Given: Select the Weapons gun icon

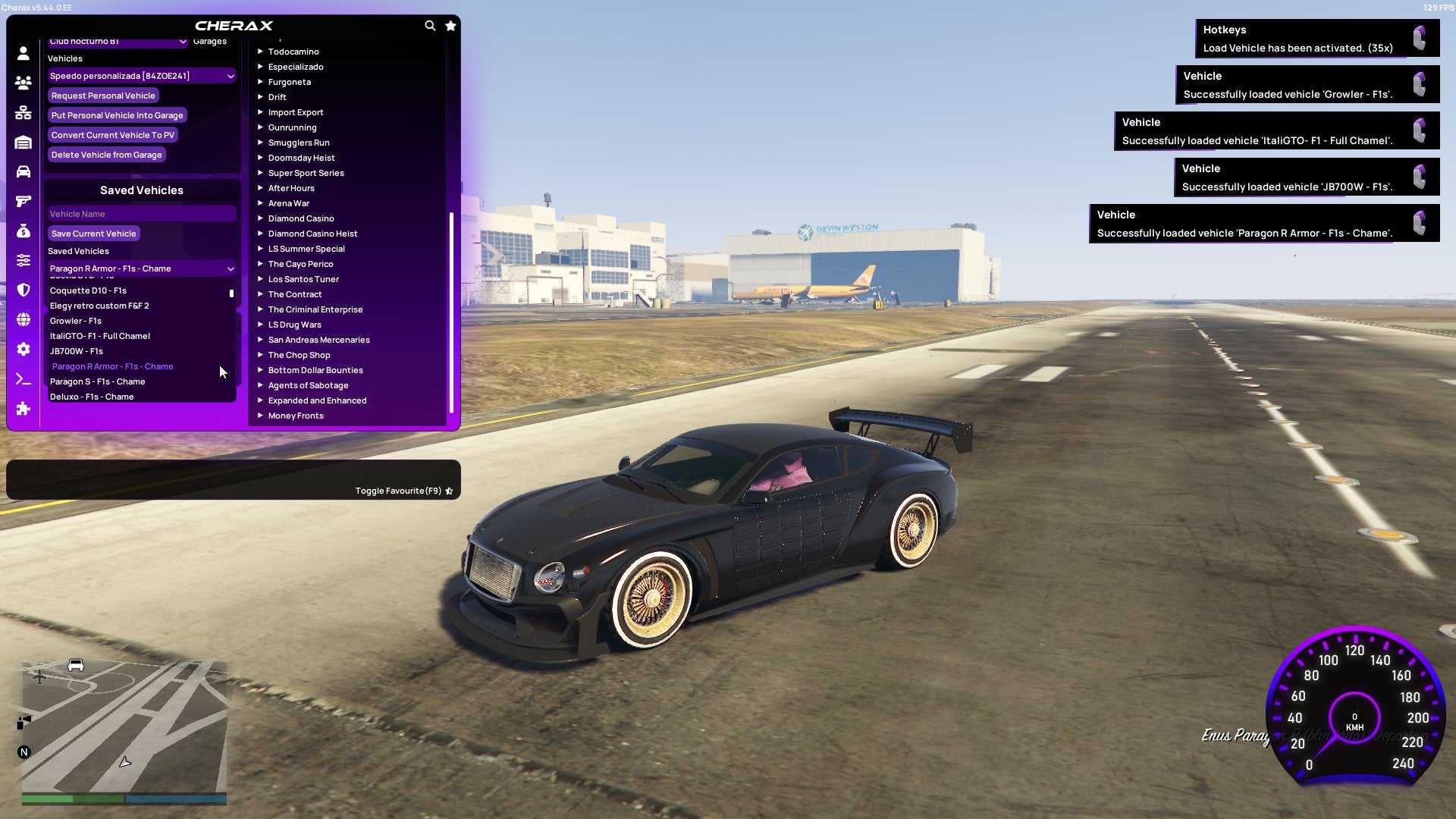Looking at the screenshot, I should 23,201.
